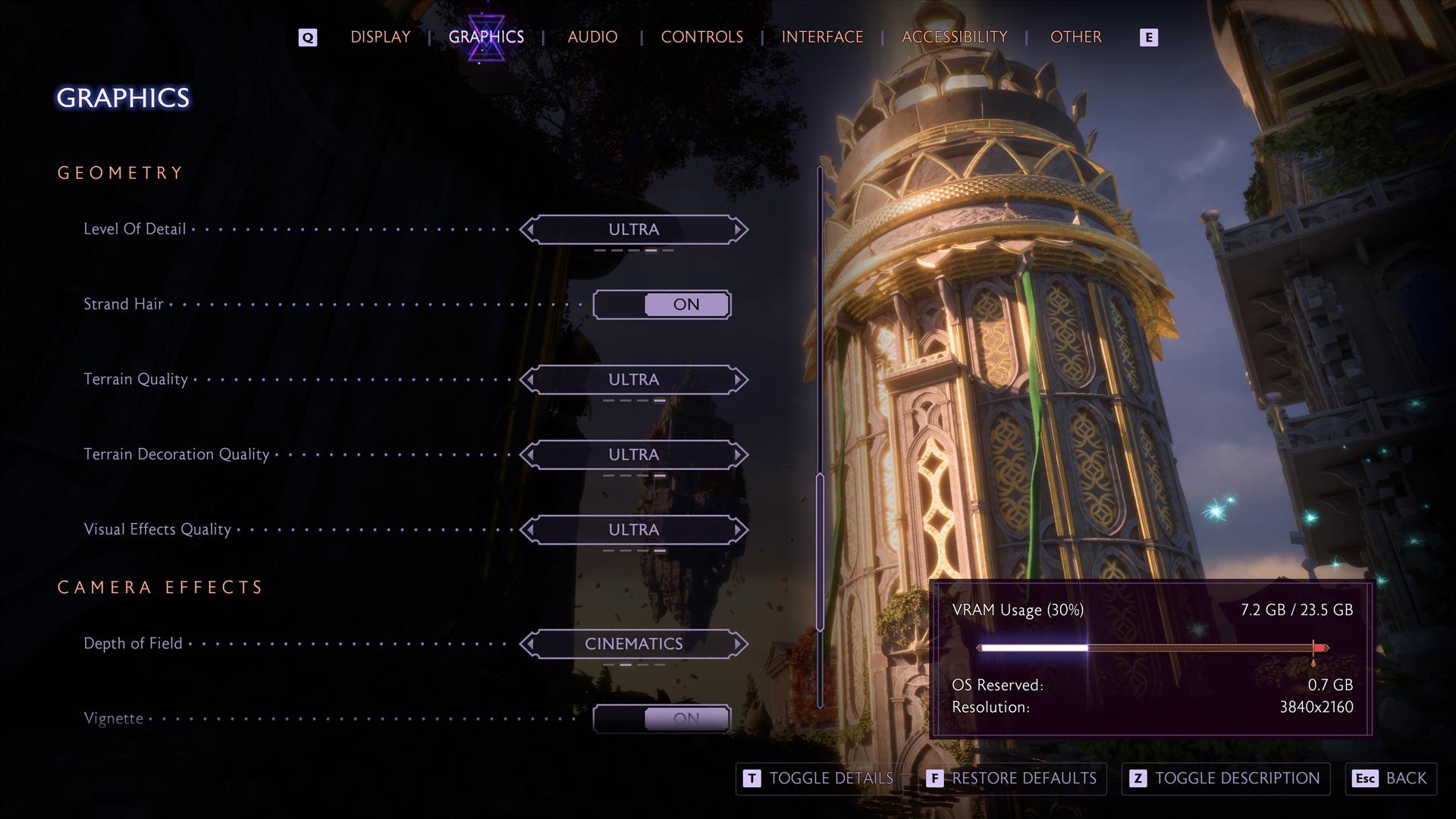Raise Level Of Detail with right arrow

pyautogui.click(x=738, y=229)
